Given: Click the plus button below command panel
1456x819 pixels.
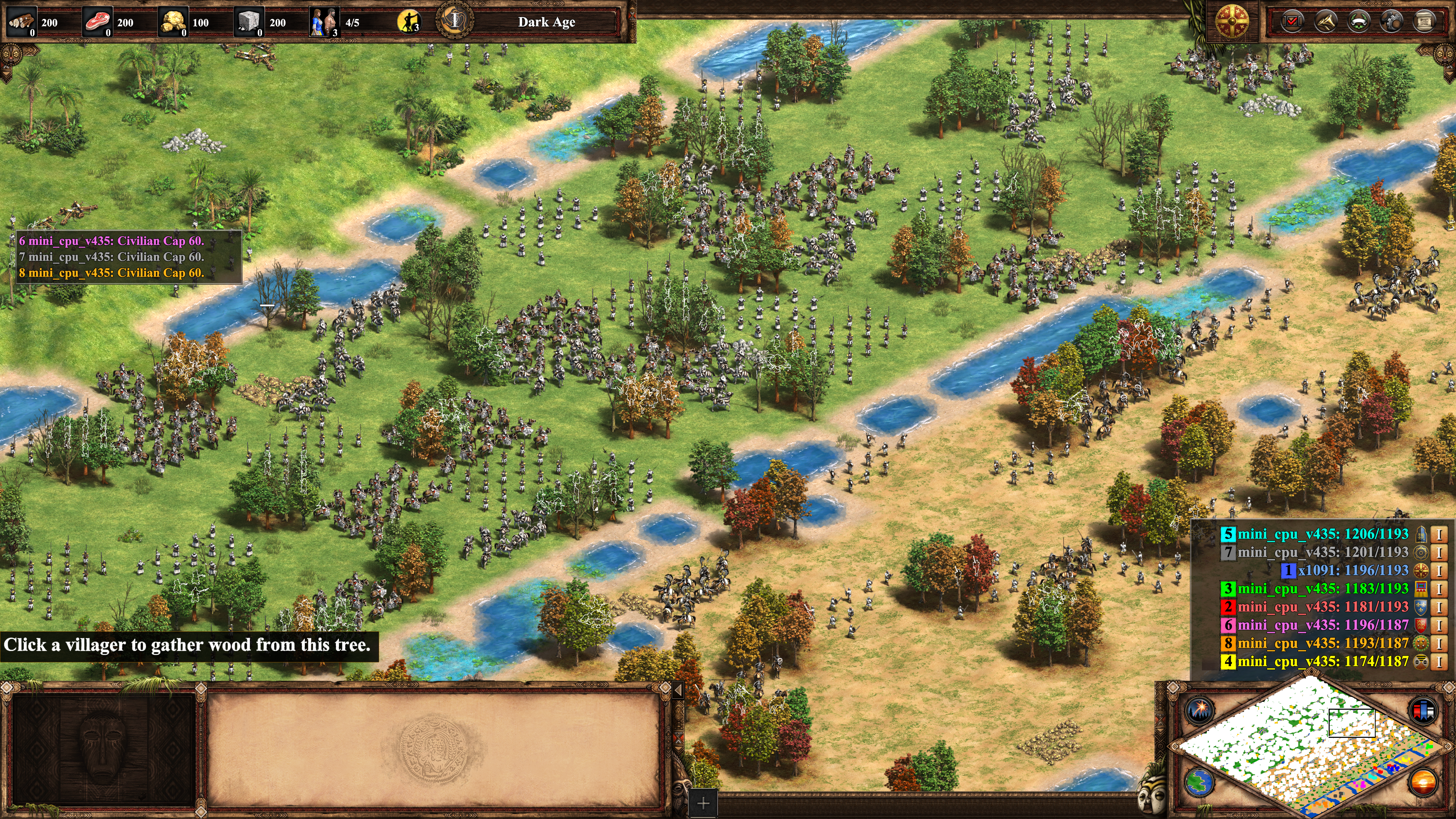Looking at the screenshot, I should coord(703,803).
